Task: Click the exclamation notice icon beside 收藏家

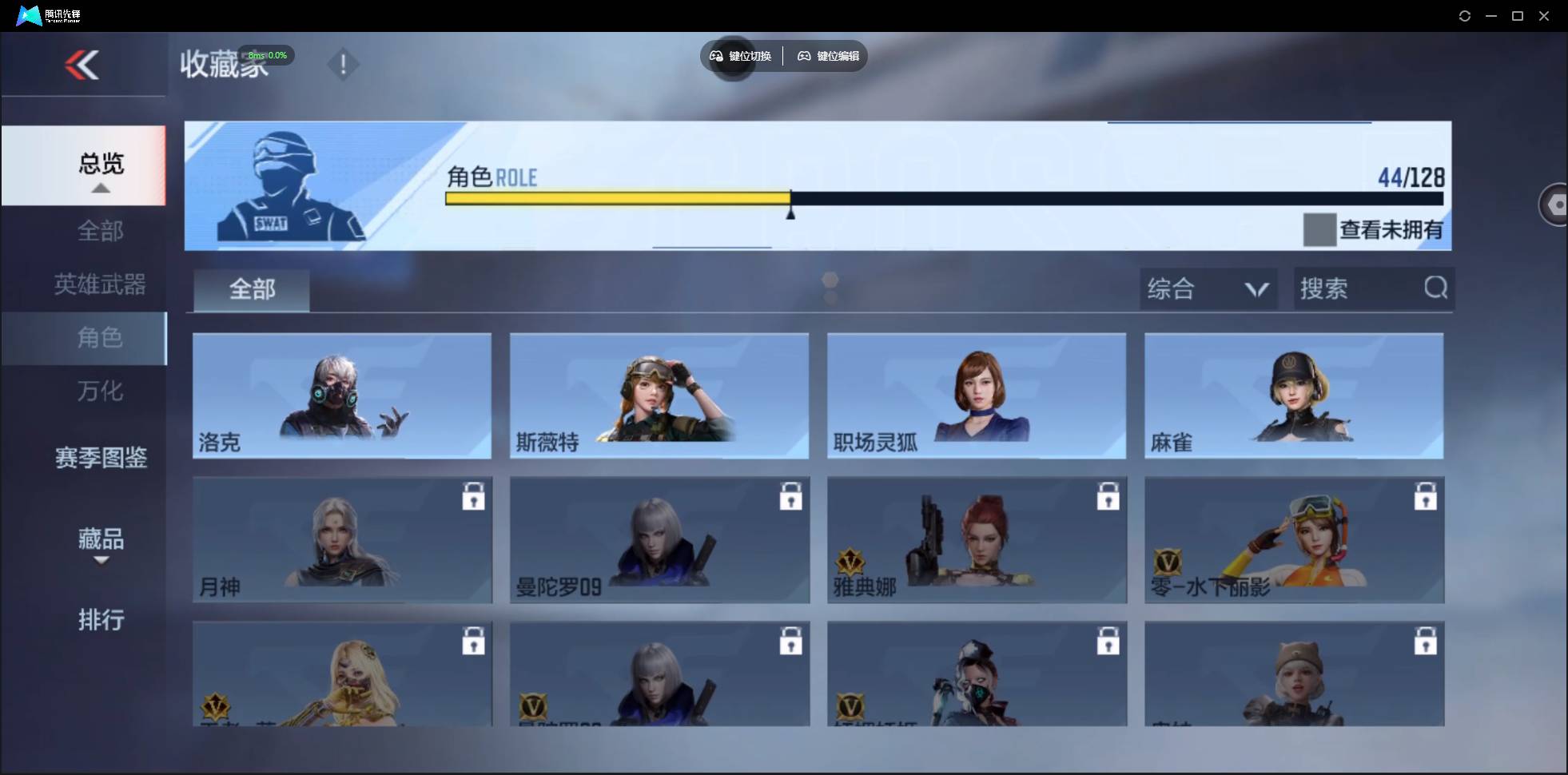Action: click(344, 64)
